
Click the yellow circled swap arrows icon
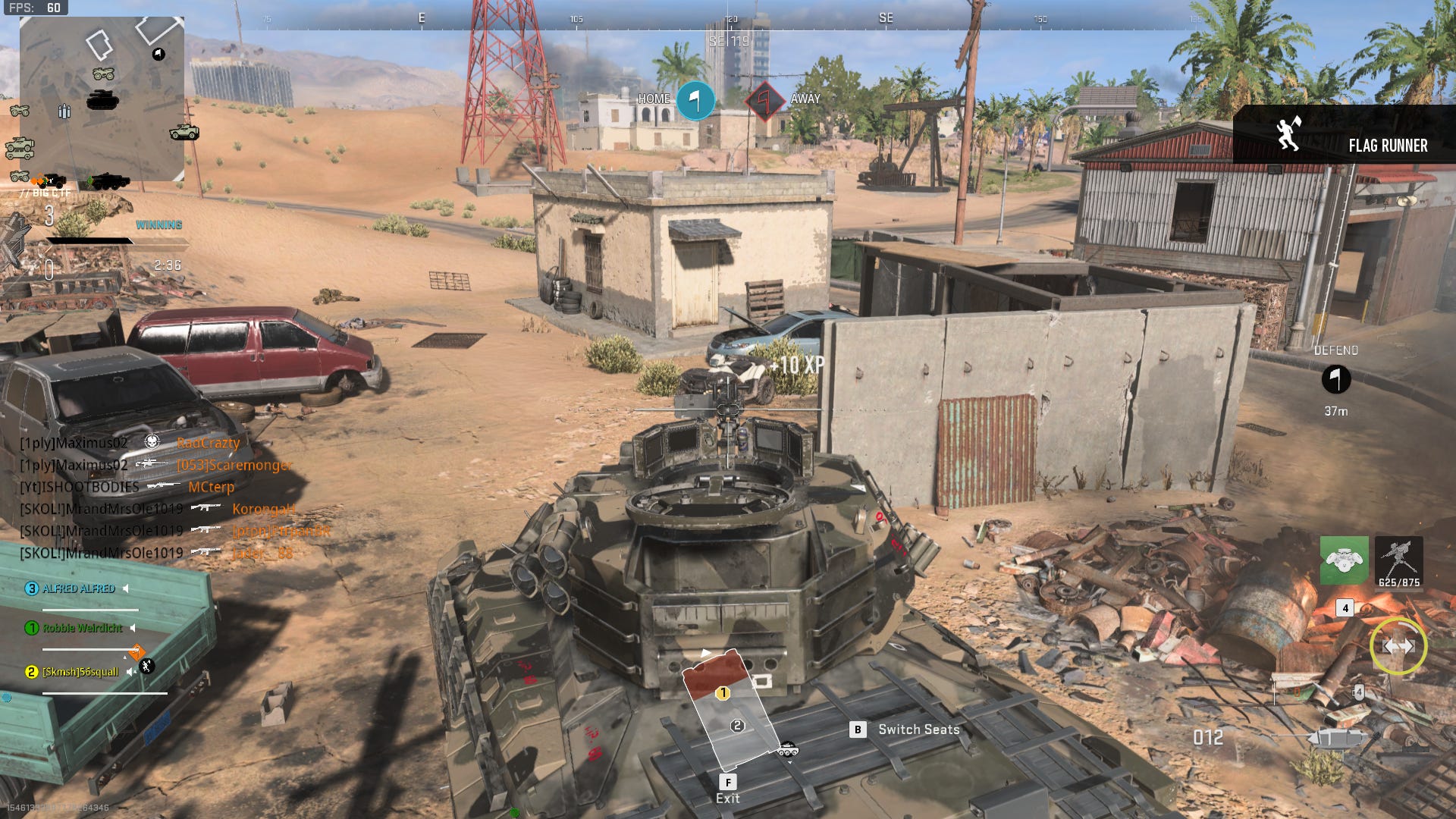(1398, 646)
